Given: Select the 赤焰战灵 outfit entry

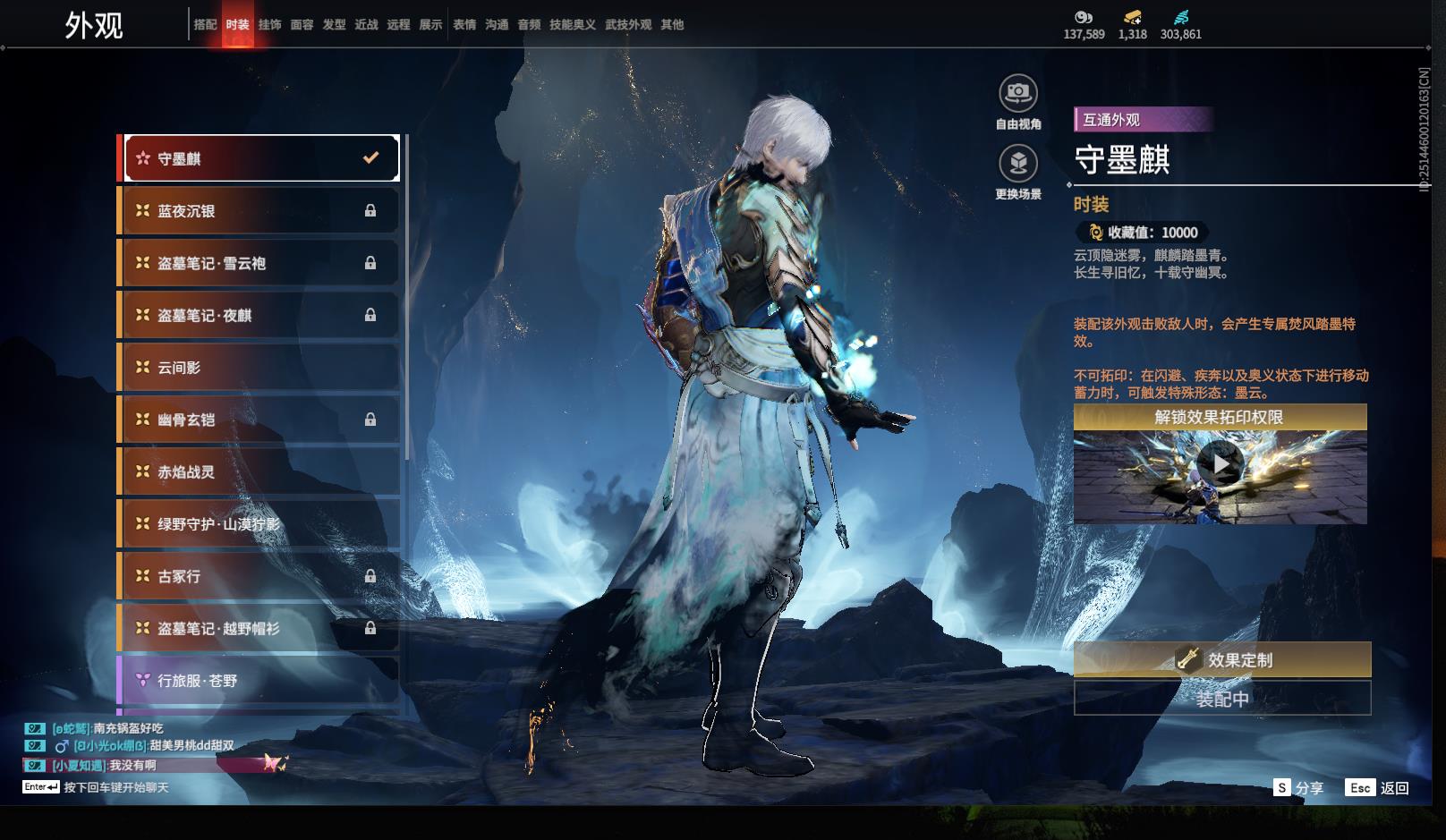Looking at the screenshot, I should (259, 472).
